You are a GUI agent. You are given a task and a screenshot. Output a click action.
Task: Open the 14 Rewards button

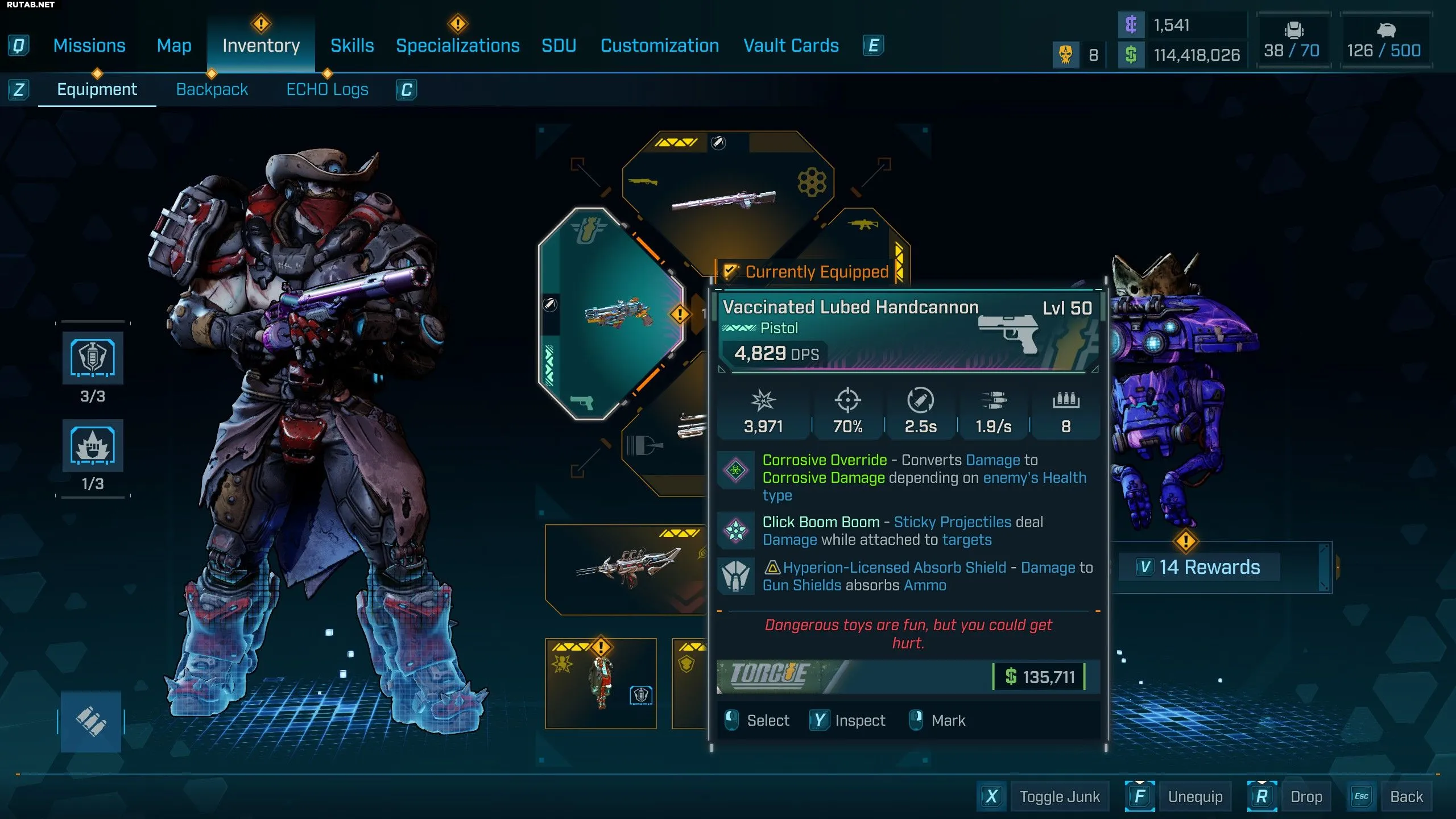click(x=1209, y=567)
